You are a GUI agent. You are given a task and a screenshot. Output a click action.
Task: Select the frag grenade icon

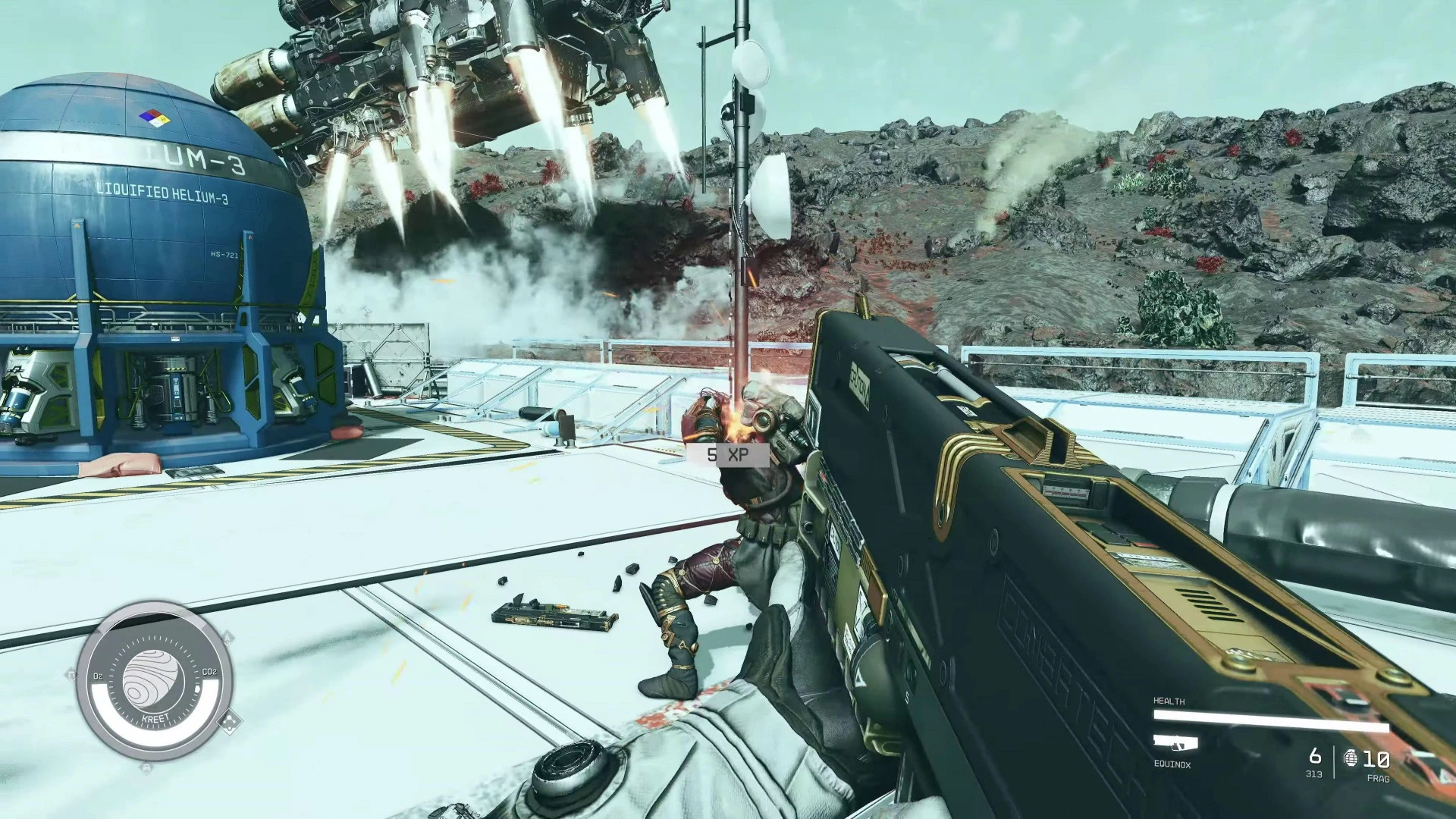click(1351, 758)
